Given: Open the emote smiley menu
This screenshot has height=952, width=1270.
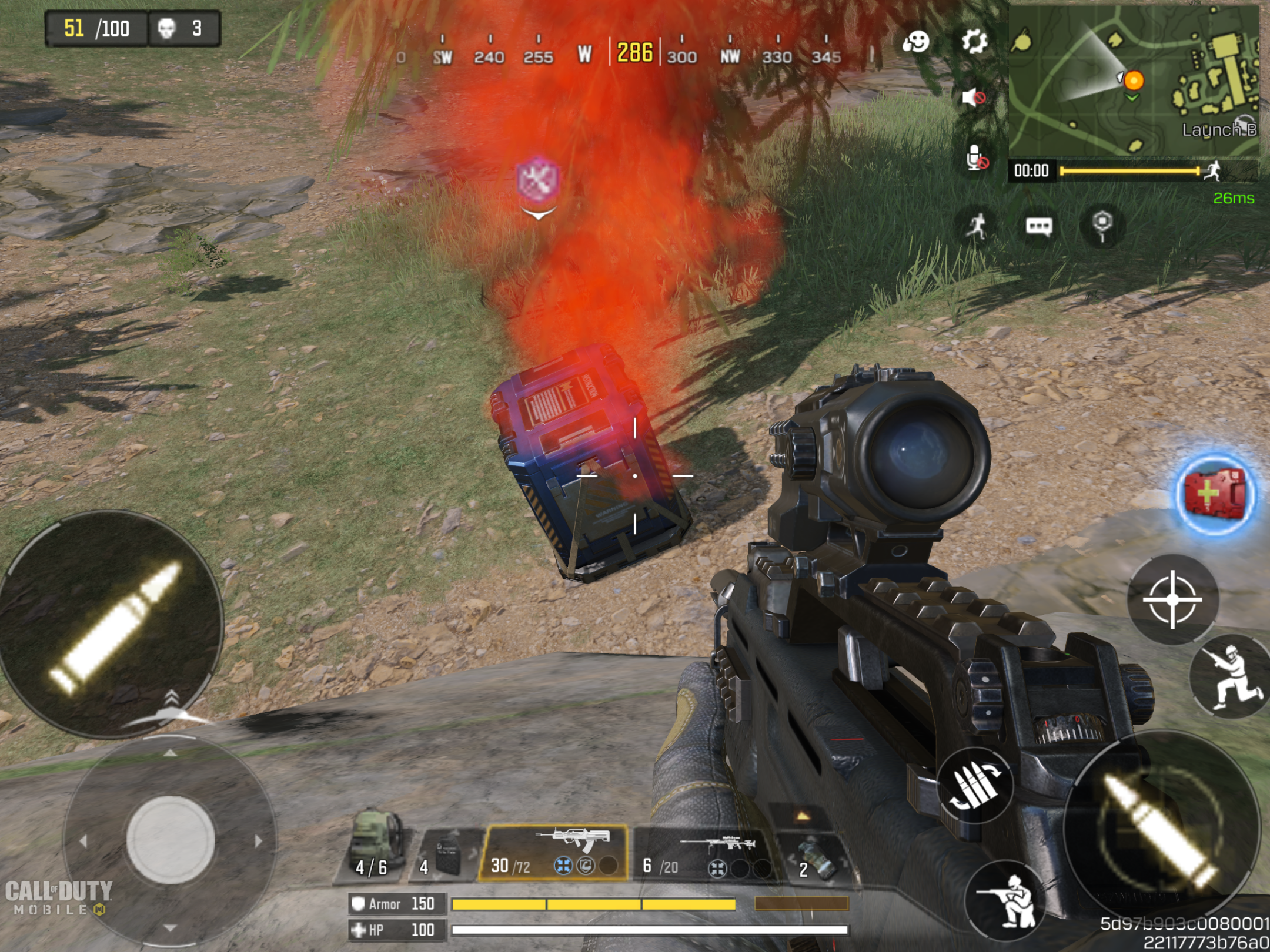Looking at the screenshot, I should point(916,42).
